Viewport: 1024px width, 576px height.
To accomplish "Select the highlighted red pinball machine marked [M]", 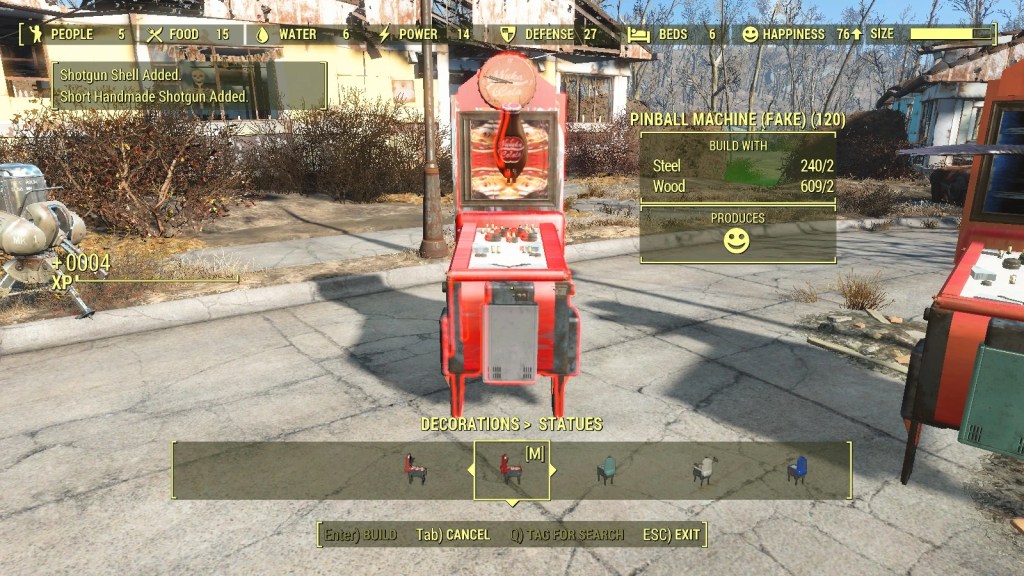I will (x=511, y=470).
